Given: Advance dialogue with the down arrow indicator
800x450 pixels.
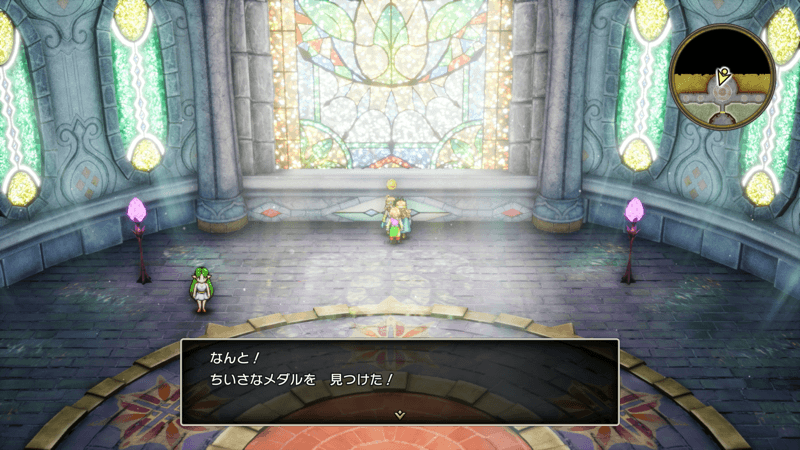Looking at the screenshot, I should [399, 413].
